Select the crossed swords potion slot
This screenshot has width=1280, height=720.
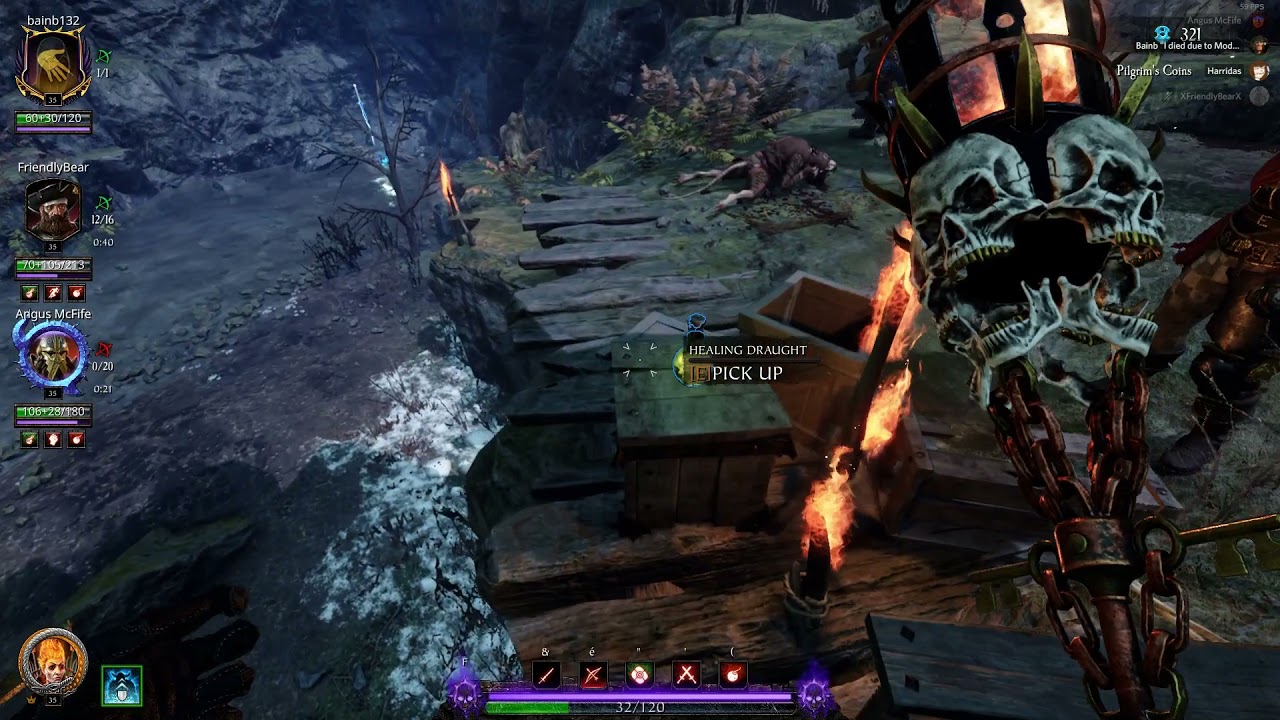[x=686, y=675]
